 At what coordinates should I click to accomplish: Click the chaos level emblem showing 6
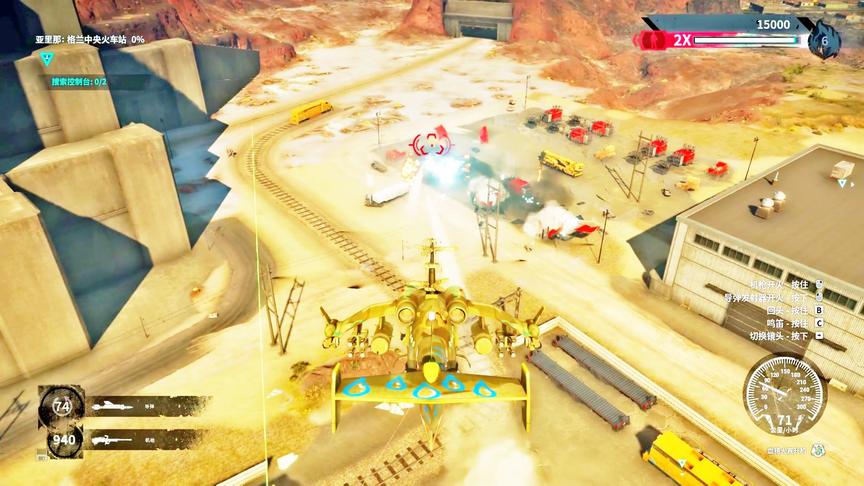tap(824, 40)
